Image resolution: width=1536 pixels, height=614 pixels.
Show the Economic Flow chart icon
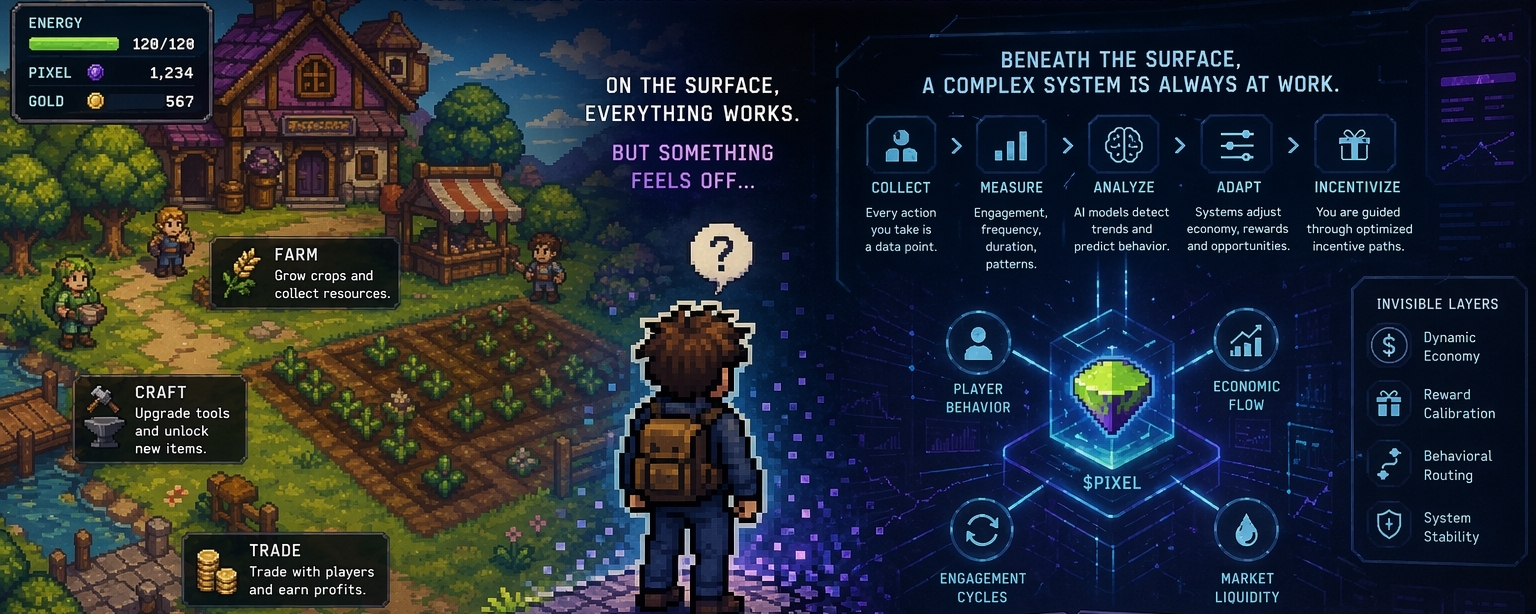coord(1246,340)
